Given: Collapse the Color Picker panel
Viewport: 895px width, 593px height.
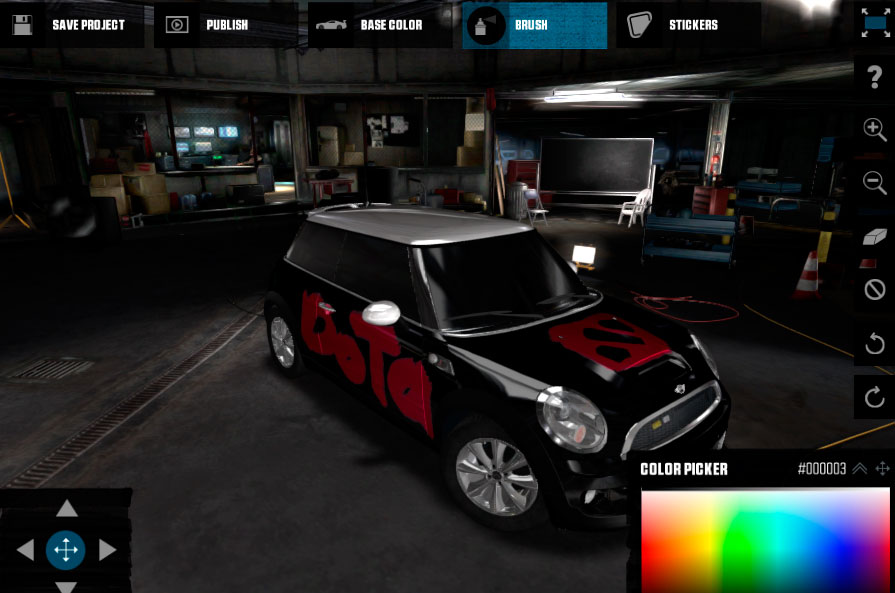Looking at the screenshot, I should pyautogui.click(x=859, y=468).
